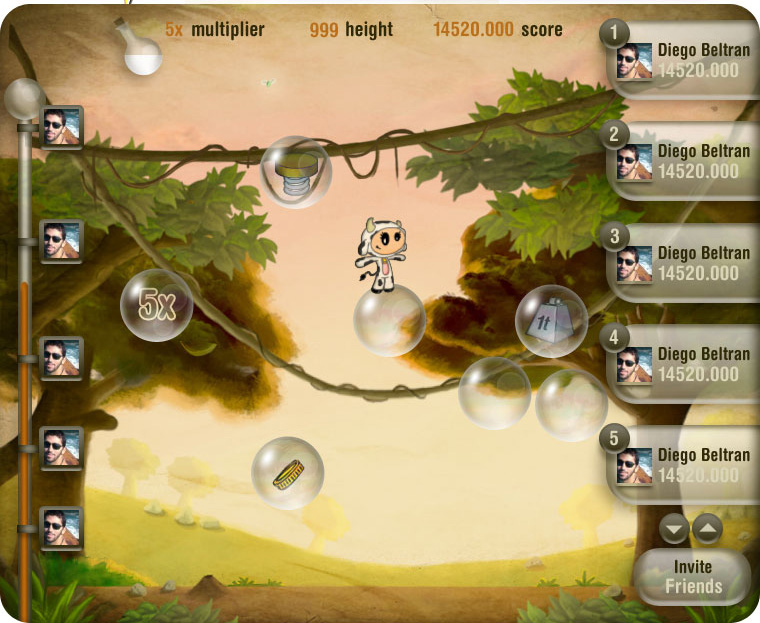Viewport: 760px width, 623px height.
Task: Click the leaderboard's down arrow button
Action: point(675,528)
